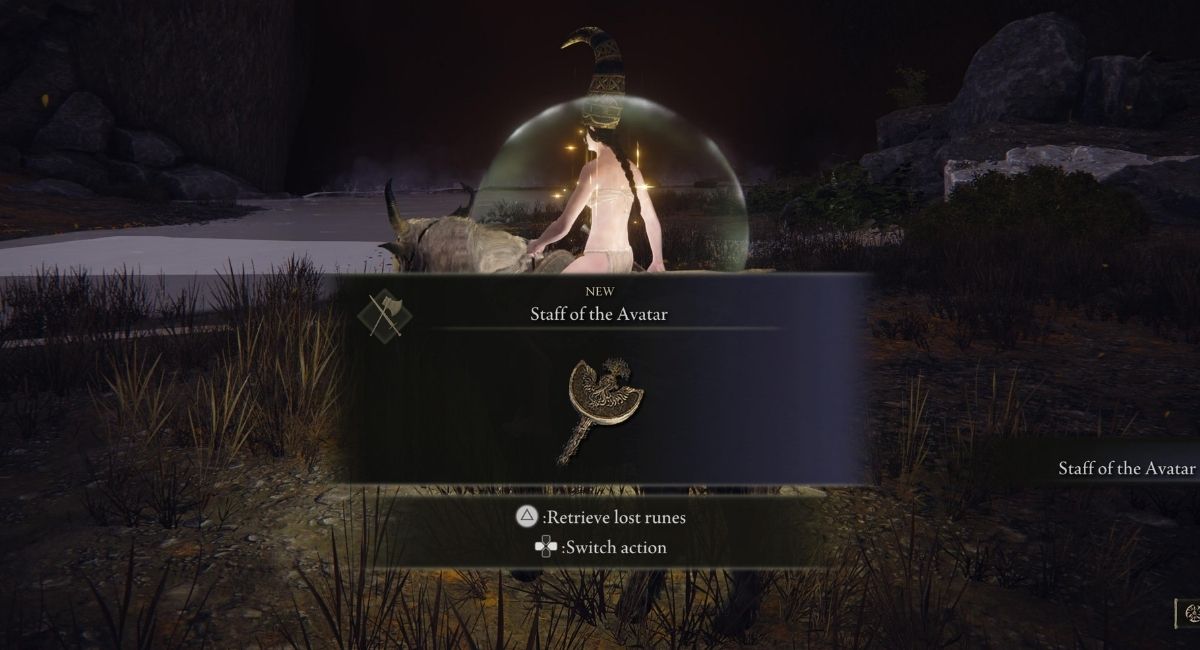The width and height of the screenshot is (1200, 650).
Task: Open the Staff of the Avatar side notification
Action: (x=1126, y=468)
